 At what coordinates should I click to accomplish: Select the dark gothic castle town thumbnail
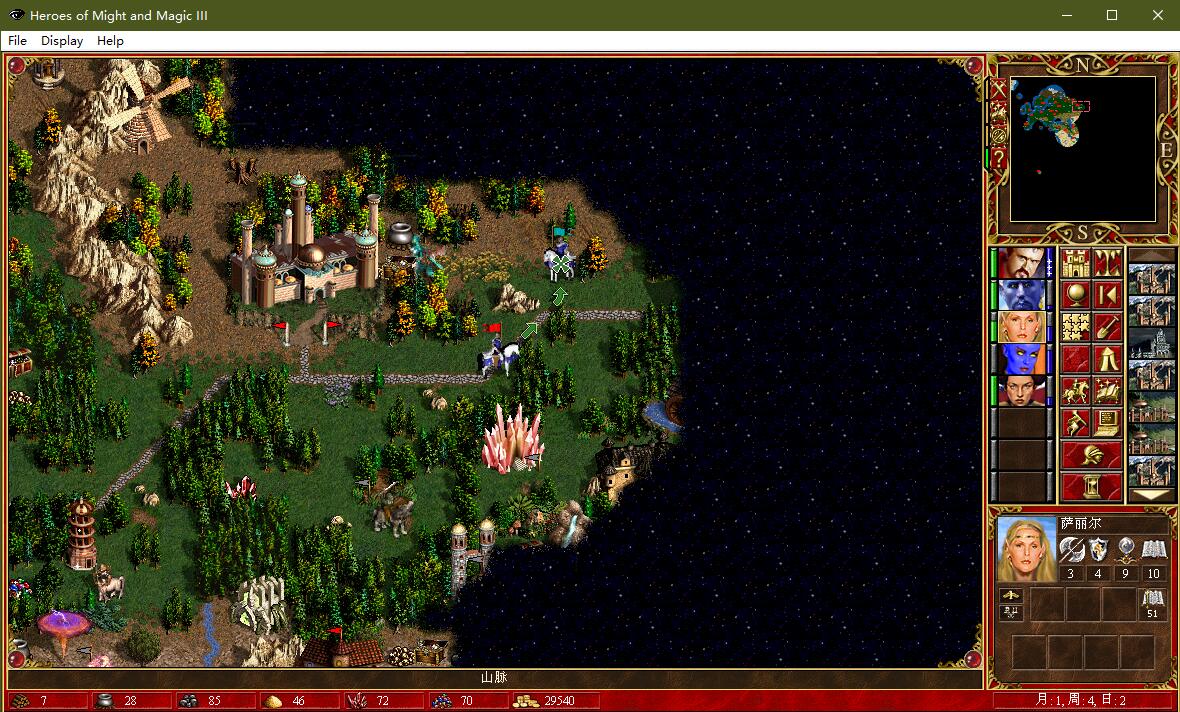coord(1150,344)
